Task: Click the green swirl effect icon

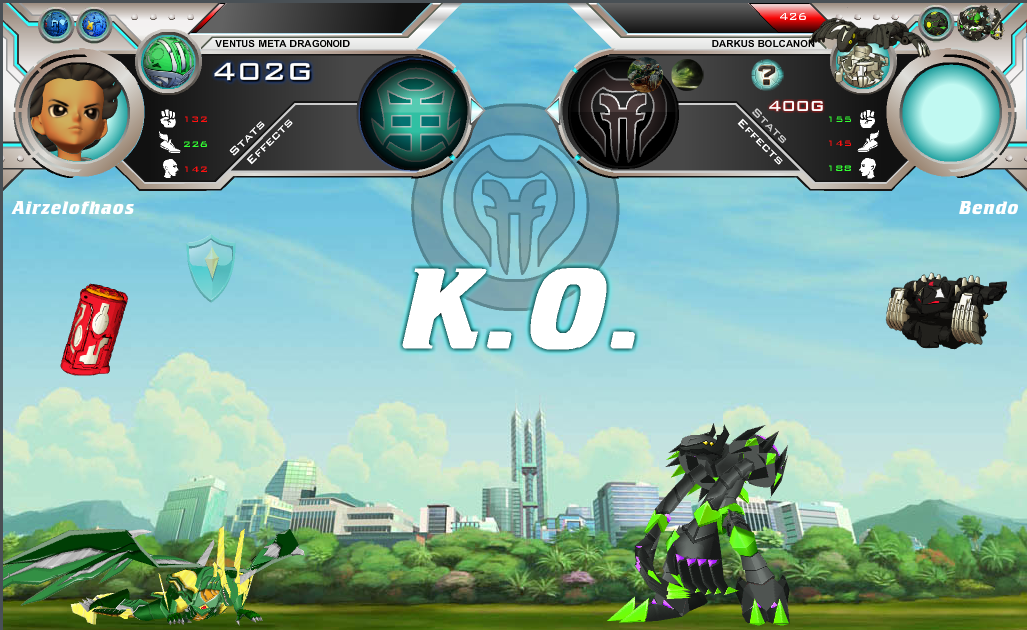Action: 686,74
